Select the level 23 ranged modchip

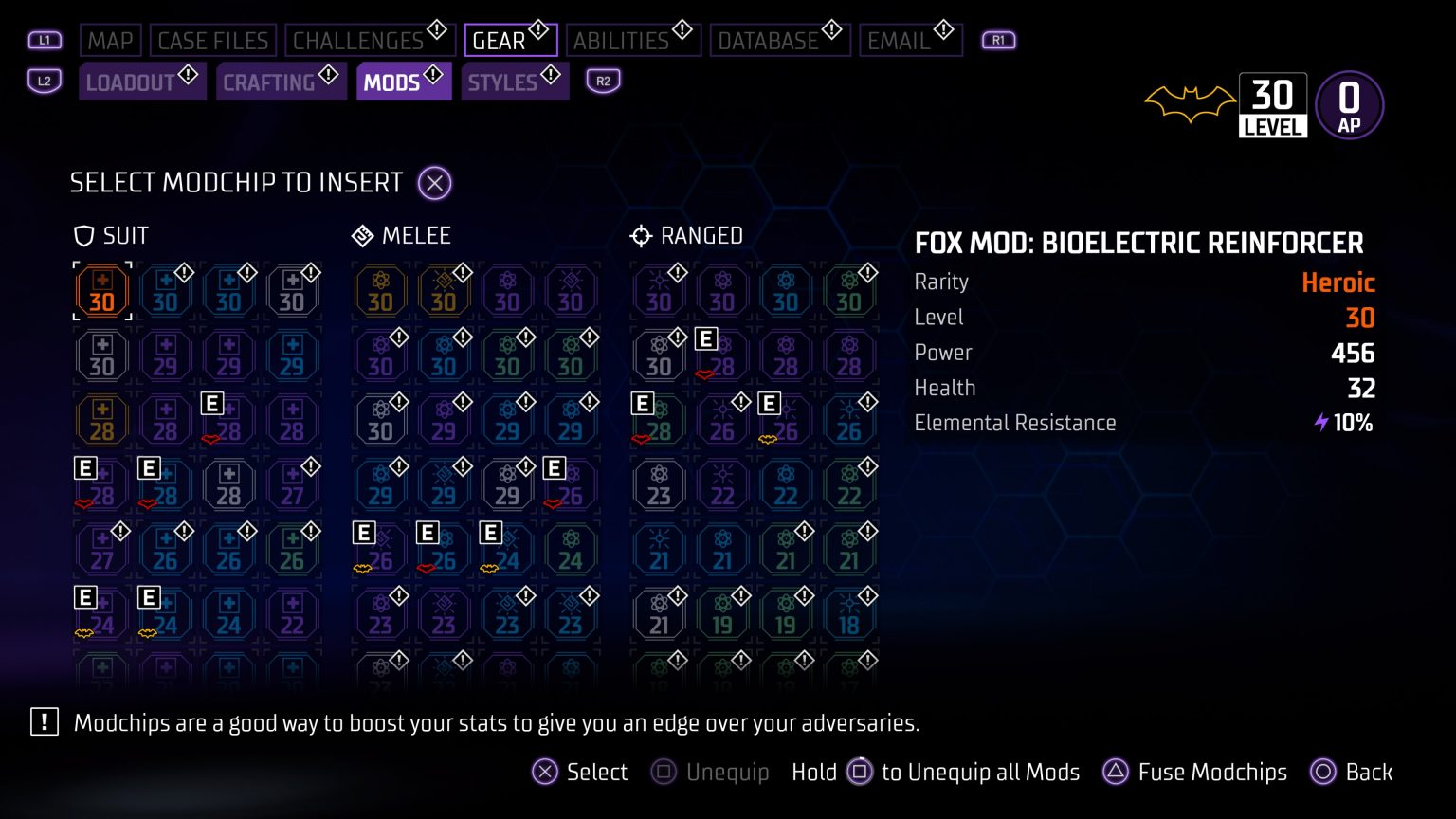tap(658, 484)
